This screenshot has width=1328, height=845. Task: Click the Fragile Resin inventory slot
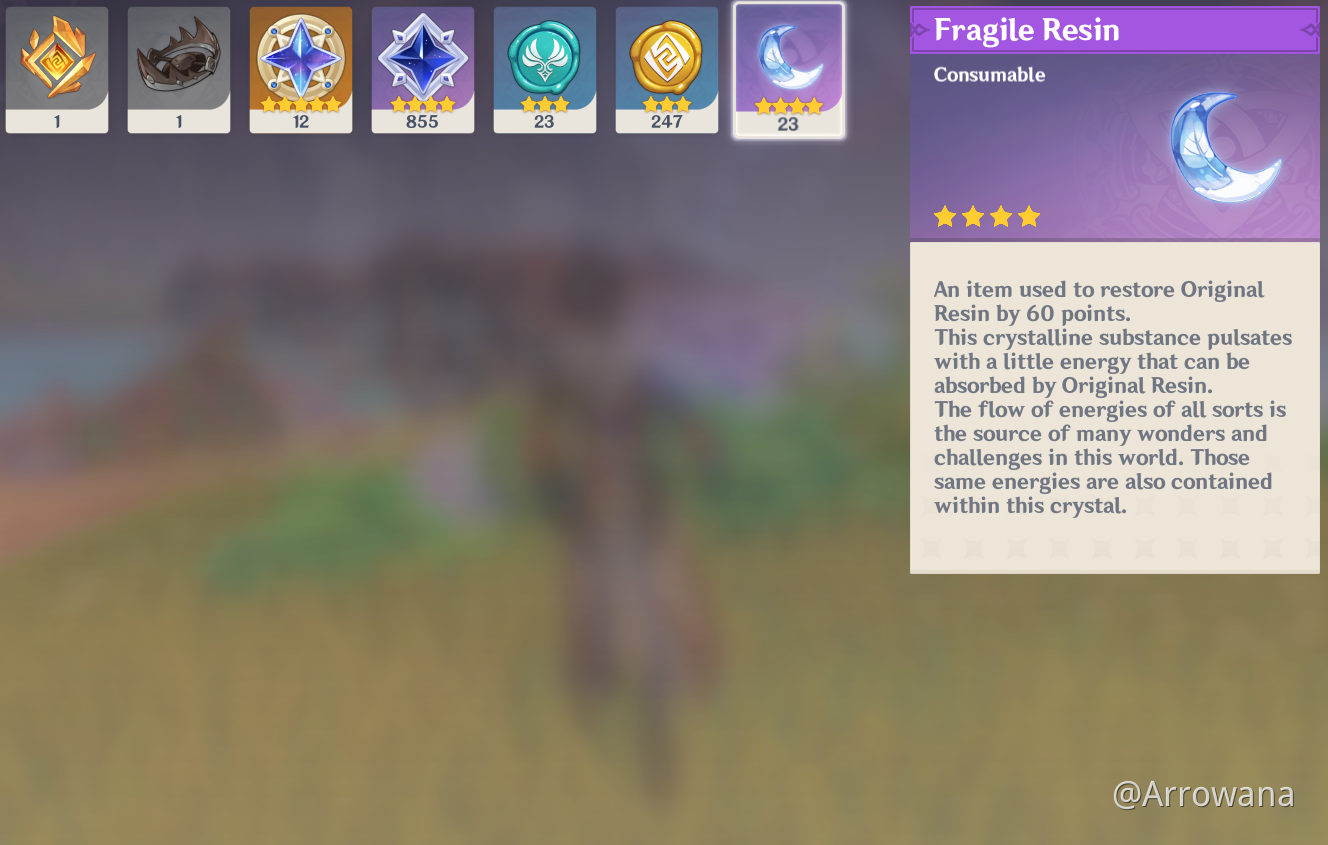pos(789,69)
